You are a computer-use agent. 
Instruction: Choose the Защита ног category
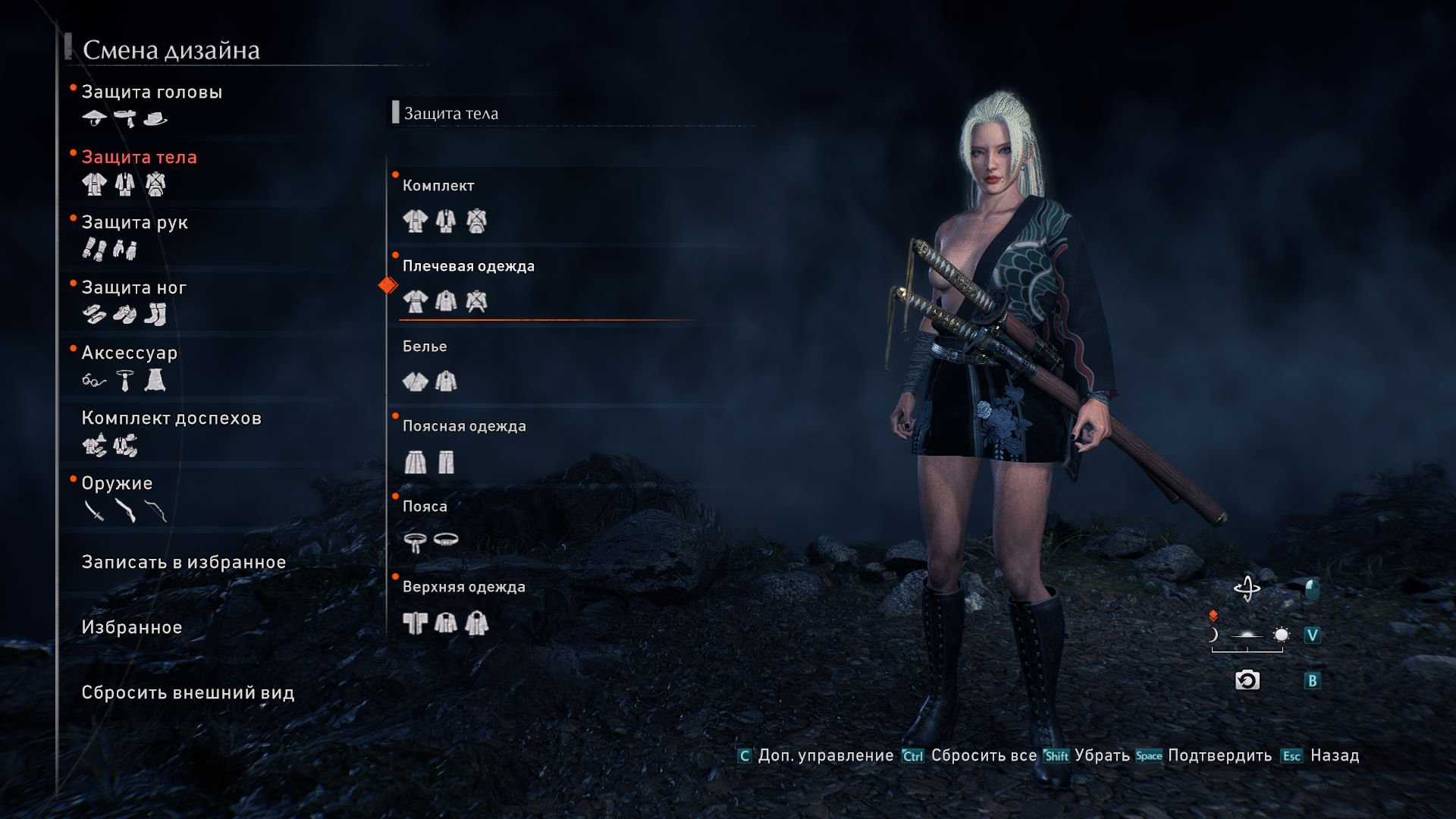[133, 288]
